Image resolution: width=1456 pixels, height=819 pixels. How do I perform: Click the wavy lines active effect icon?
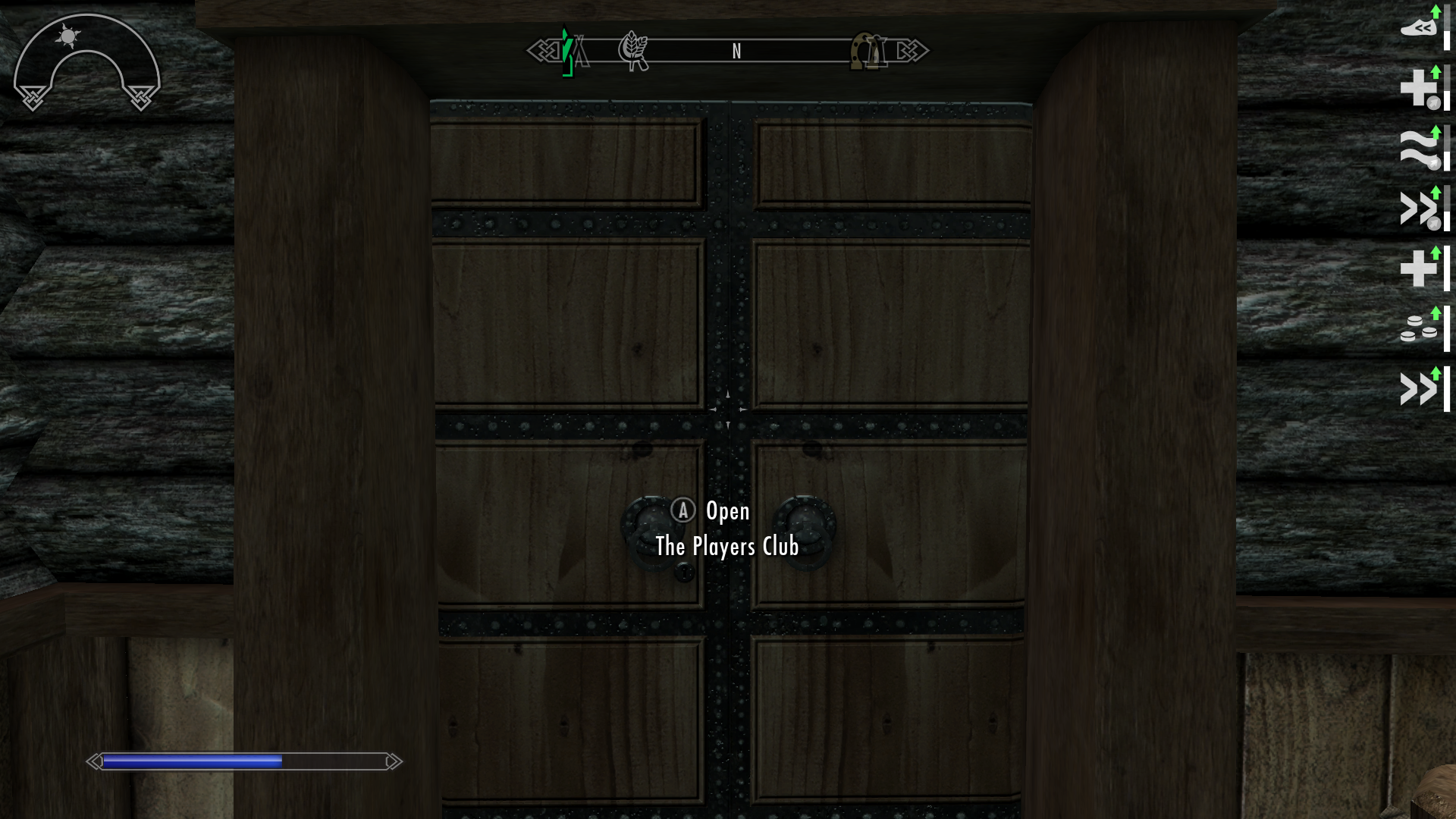tap(1419, 148)
